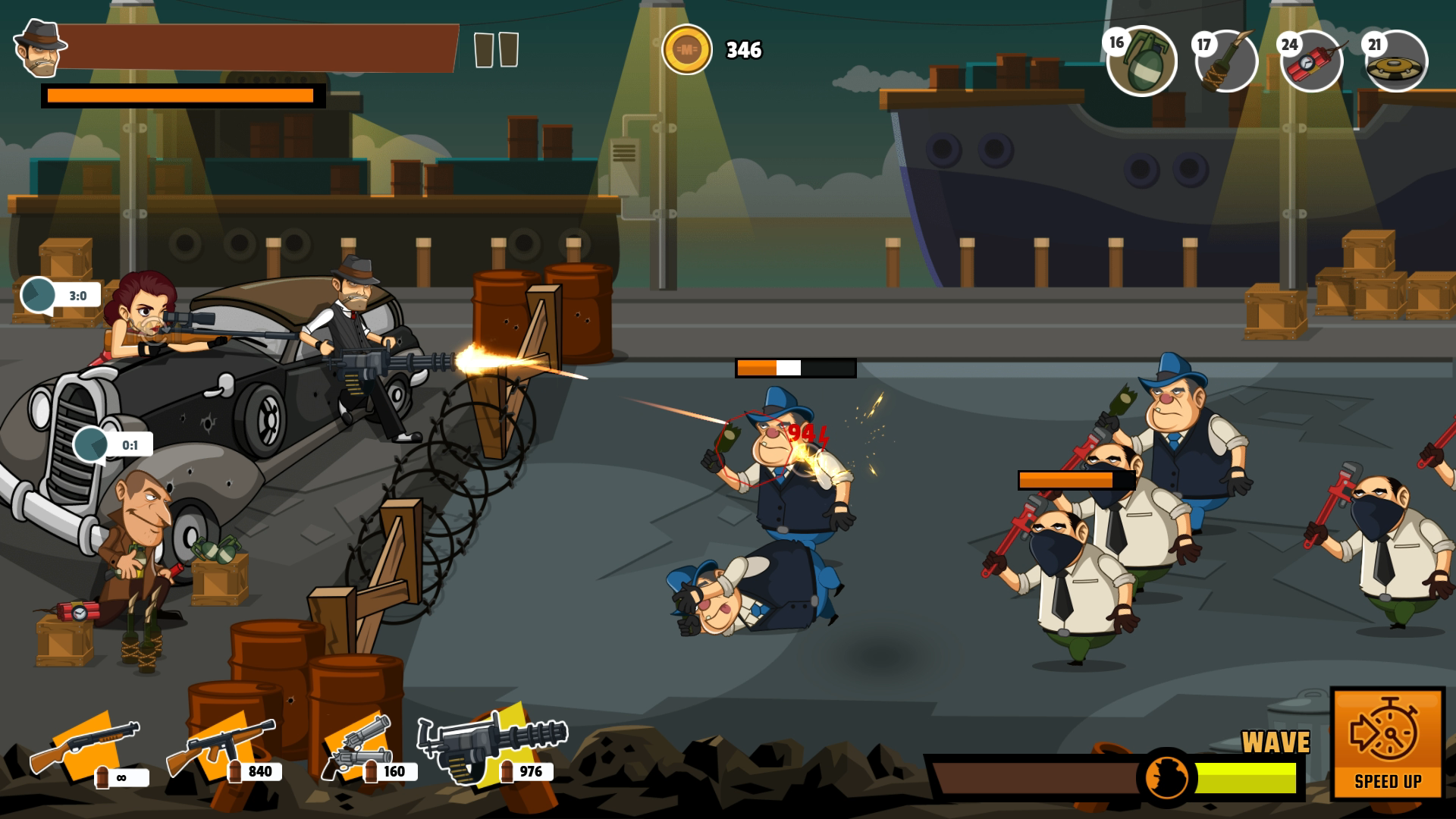
Task: Click the mobster player portrait
Action: [39, 49]
